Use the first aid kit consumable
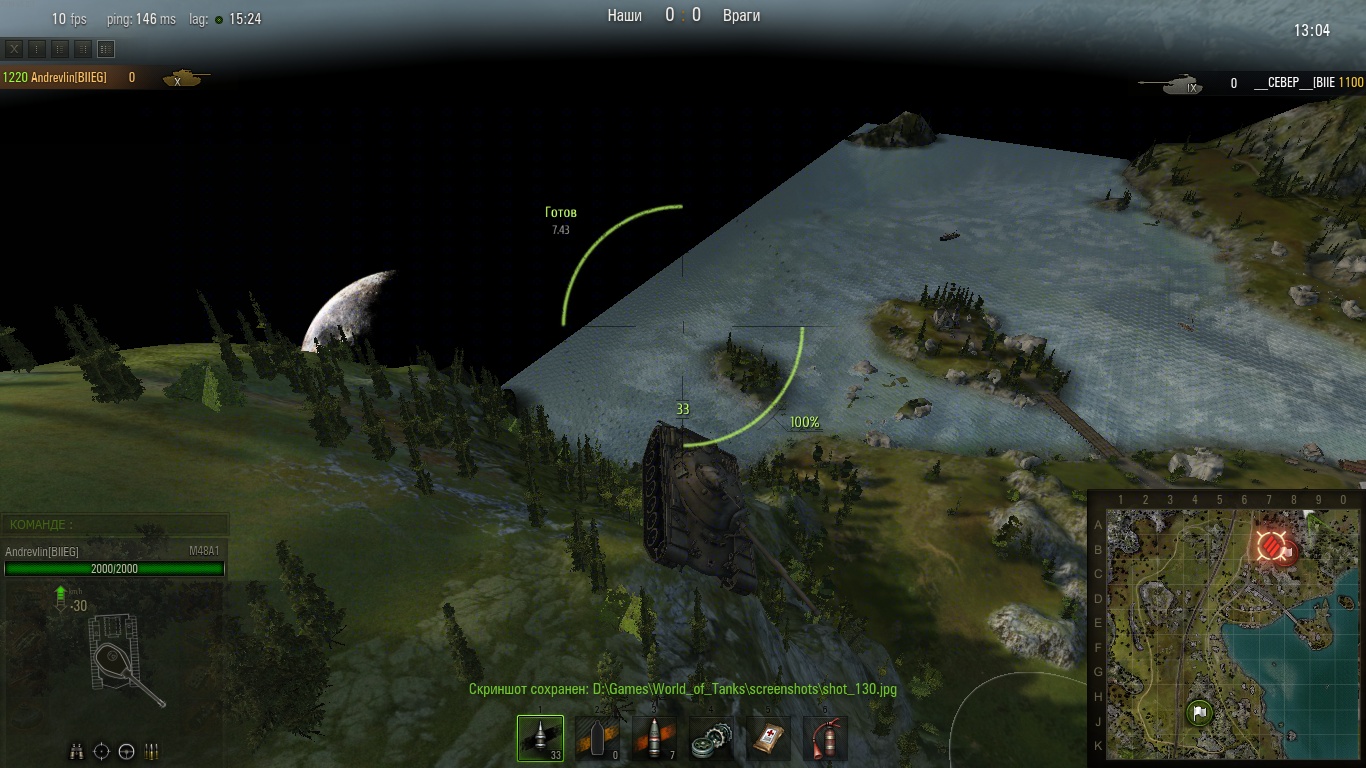Image resolution: width=1366 pixels, height=768 pixels. [768, 738]
